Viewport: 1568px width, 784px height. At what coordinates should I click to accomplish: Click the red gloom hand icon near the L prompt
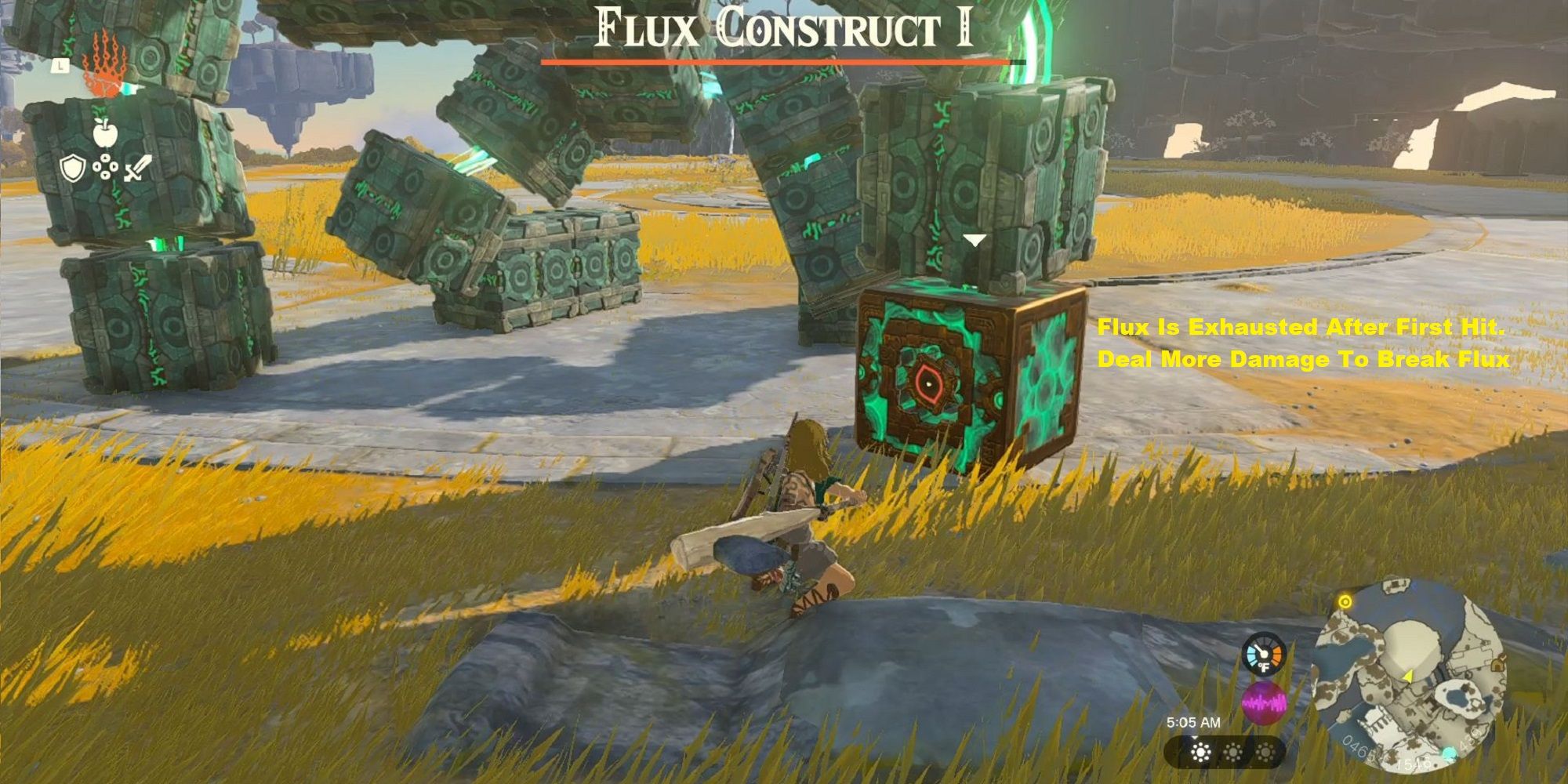point(103,71)
